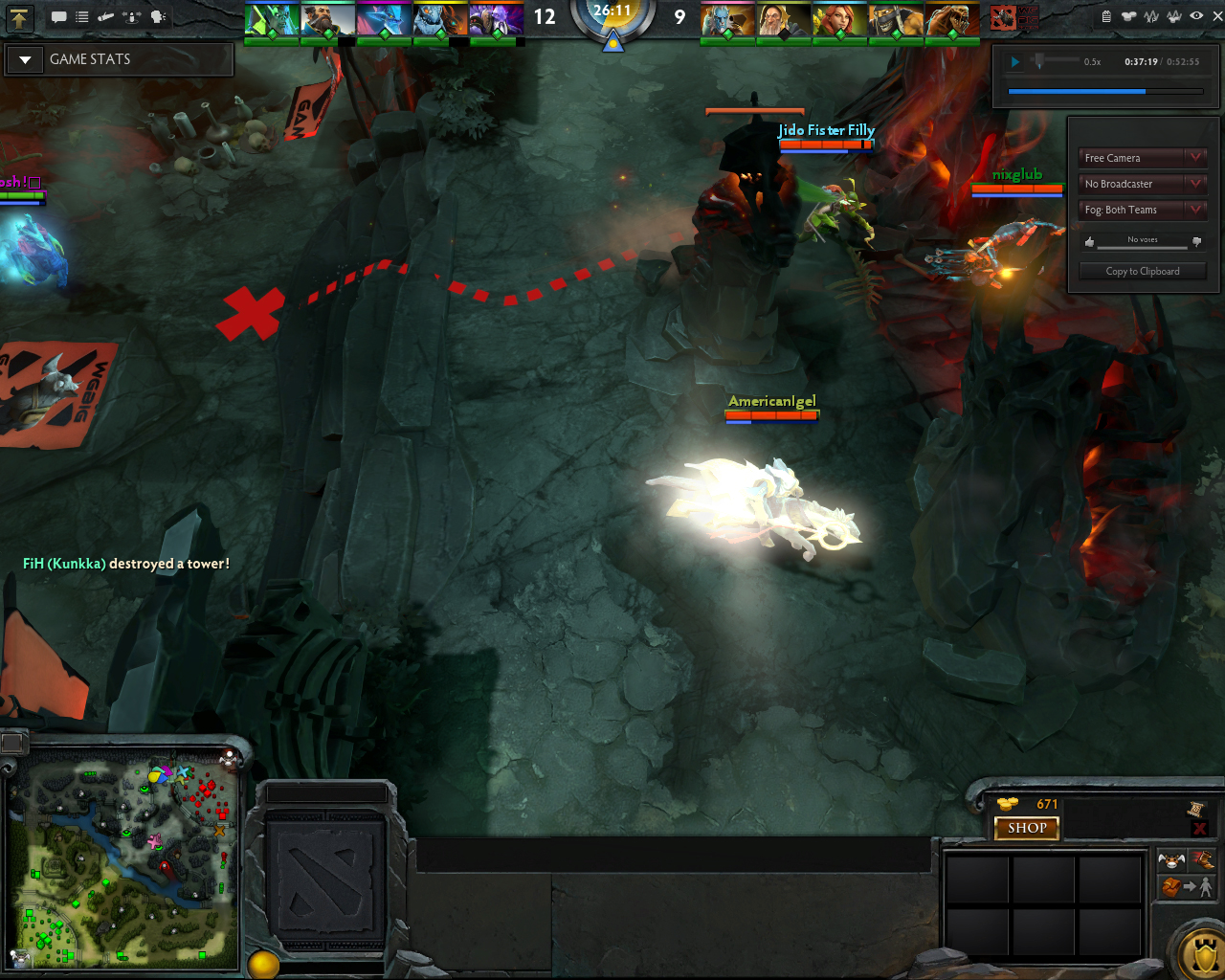Viewport: 1225px width, 980px height.
Task: Select the Kunkka hero portrait in top bar
Action: tap(327, 20)
